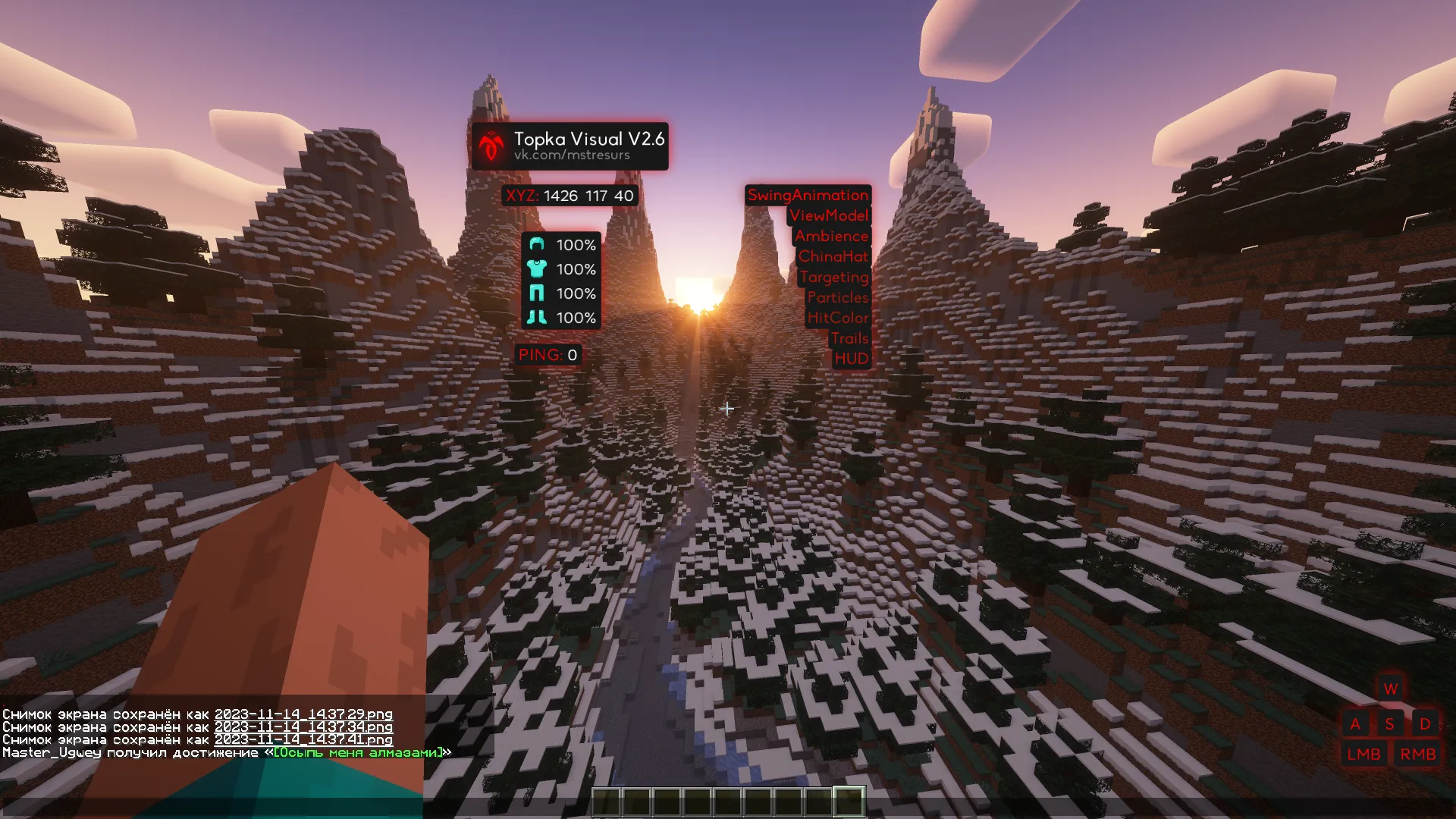Select the Topka Visual V2.6 watermark panel
The image size is (1456, 819).
(x=570, y=146)
